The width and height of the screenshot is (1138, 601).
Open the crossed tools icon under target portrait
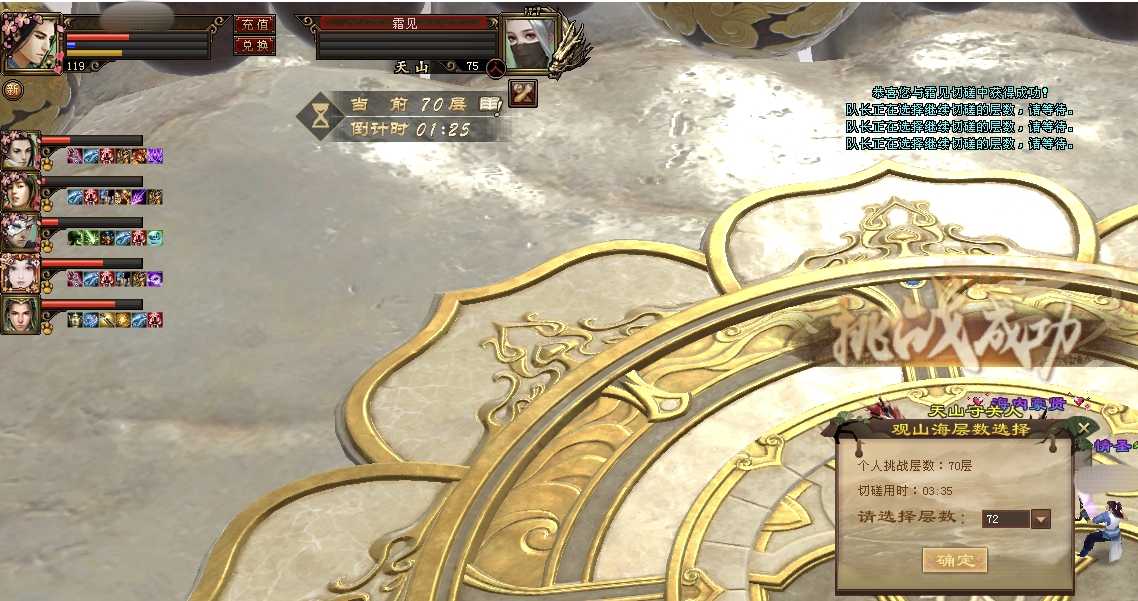[x=523, y=93]
